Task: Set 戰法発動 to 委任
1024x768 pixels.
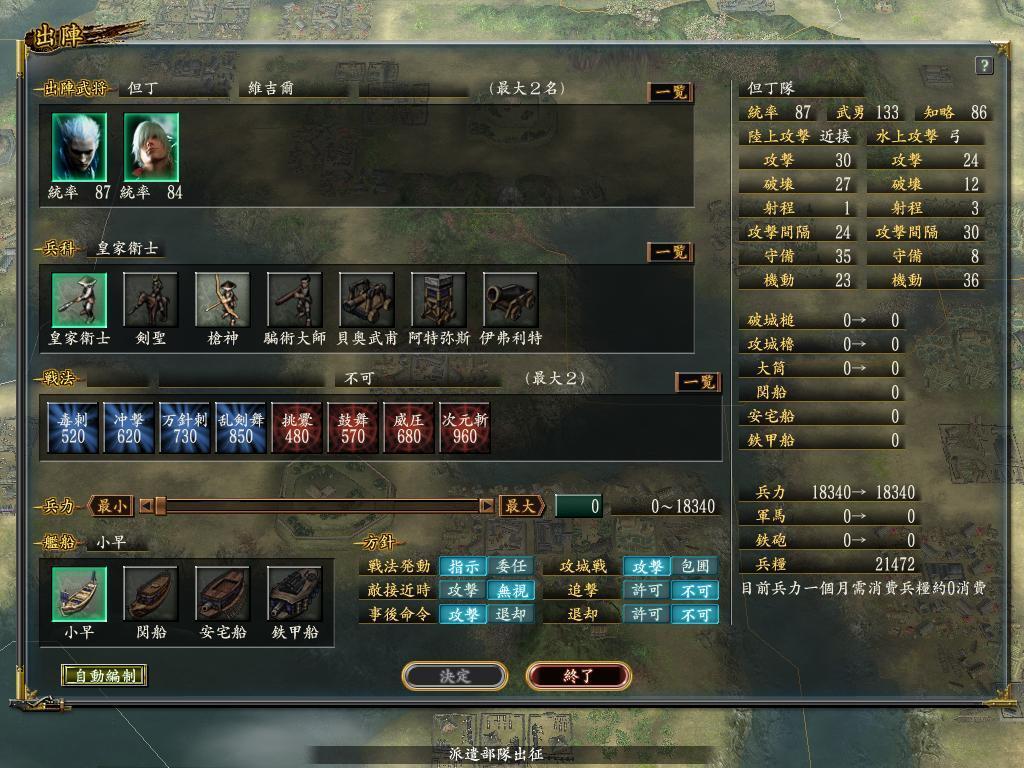Action: tap(511, 566)
